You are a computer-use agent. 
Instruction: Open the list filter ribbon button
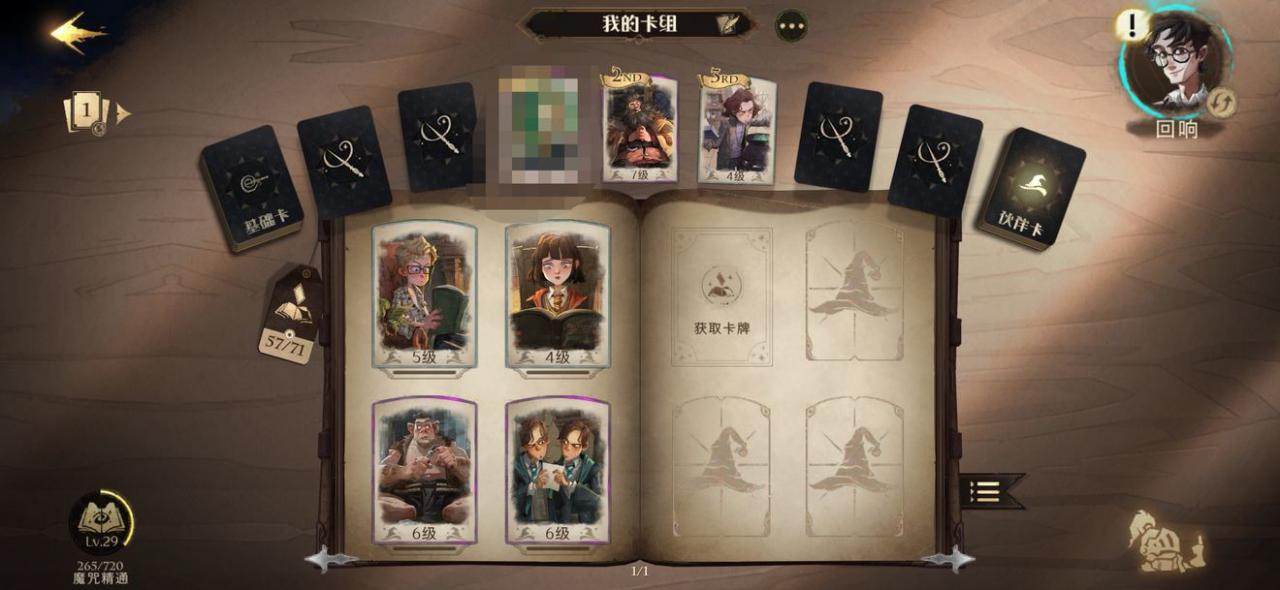[x=990, y=491]
